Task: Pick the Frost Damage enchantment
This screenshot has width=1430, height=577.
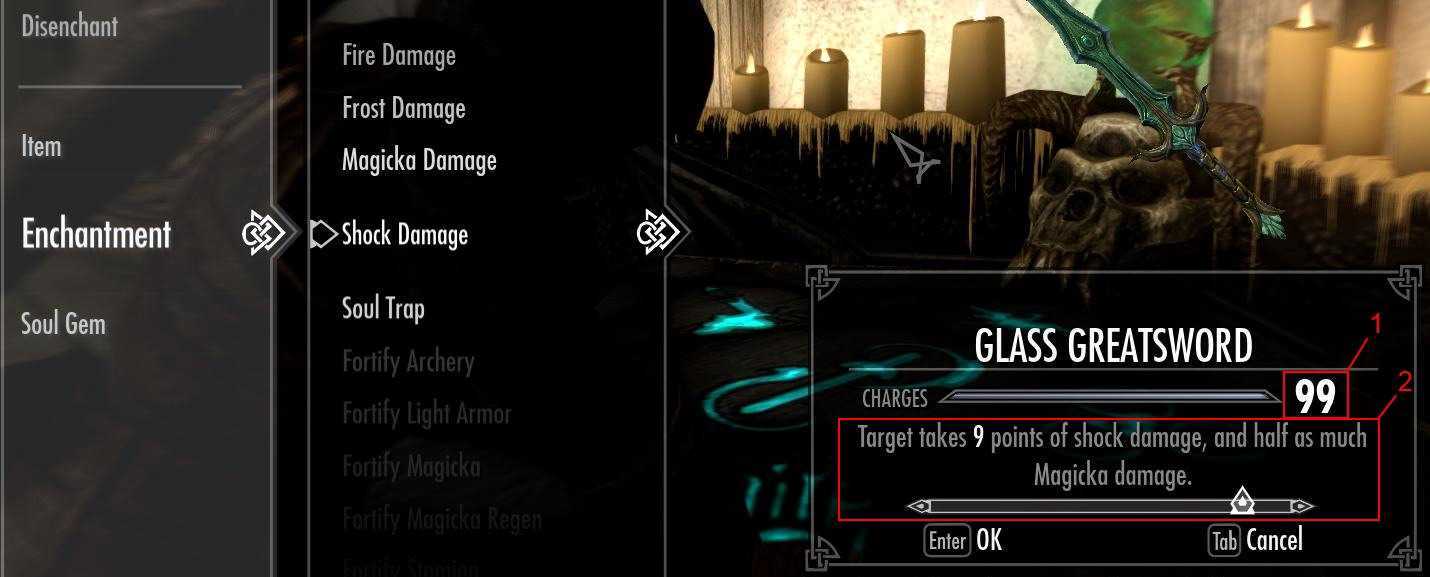Action: click(403, 108)
